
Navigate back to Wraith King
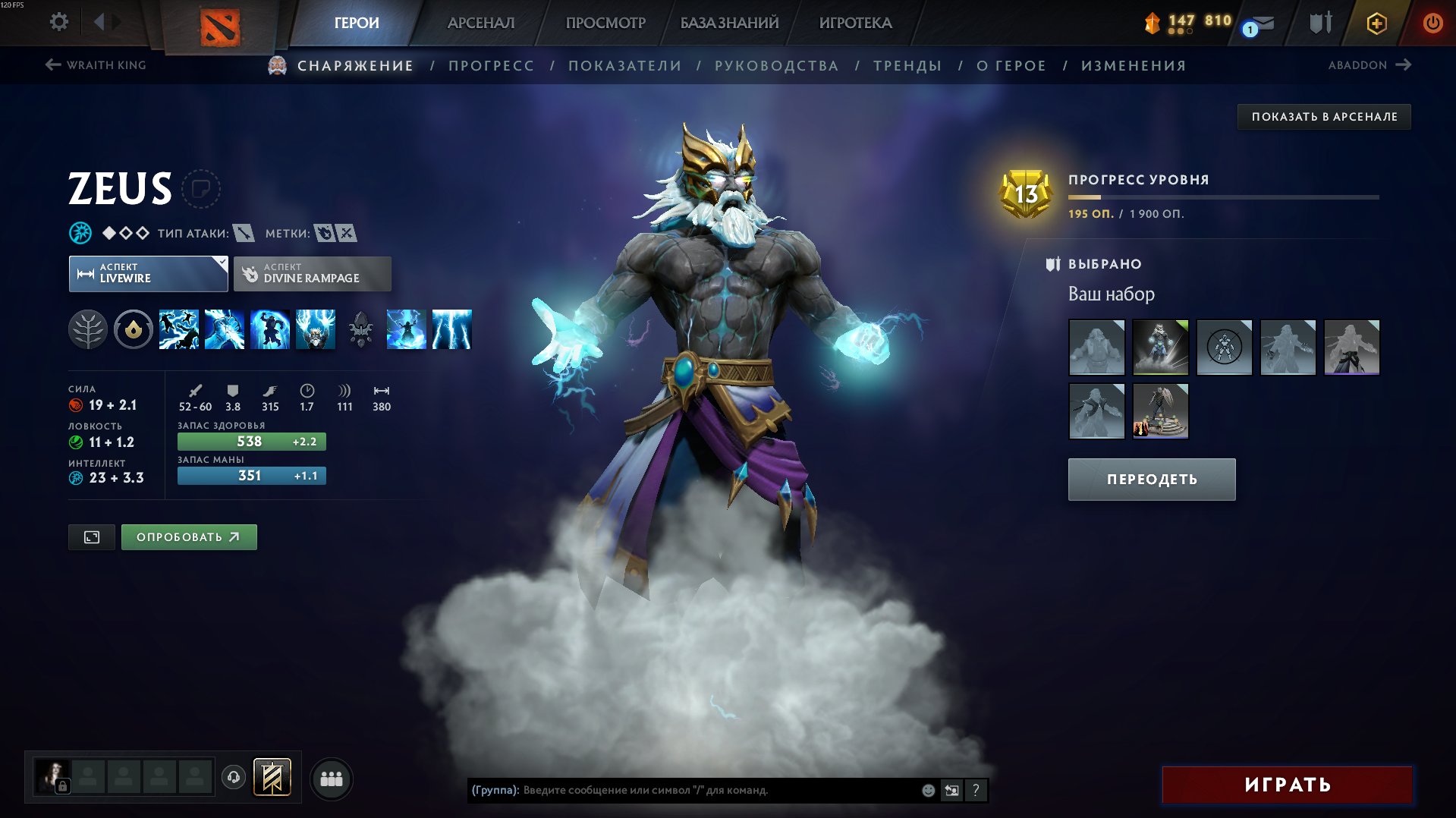tap(95, 65)
